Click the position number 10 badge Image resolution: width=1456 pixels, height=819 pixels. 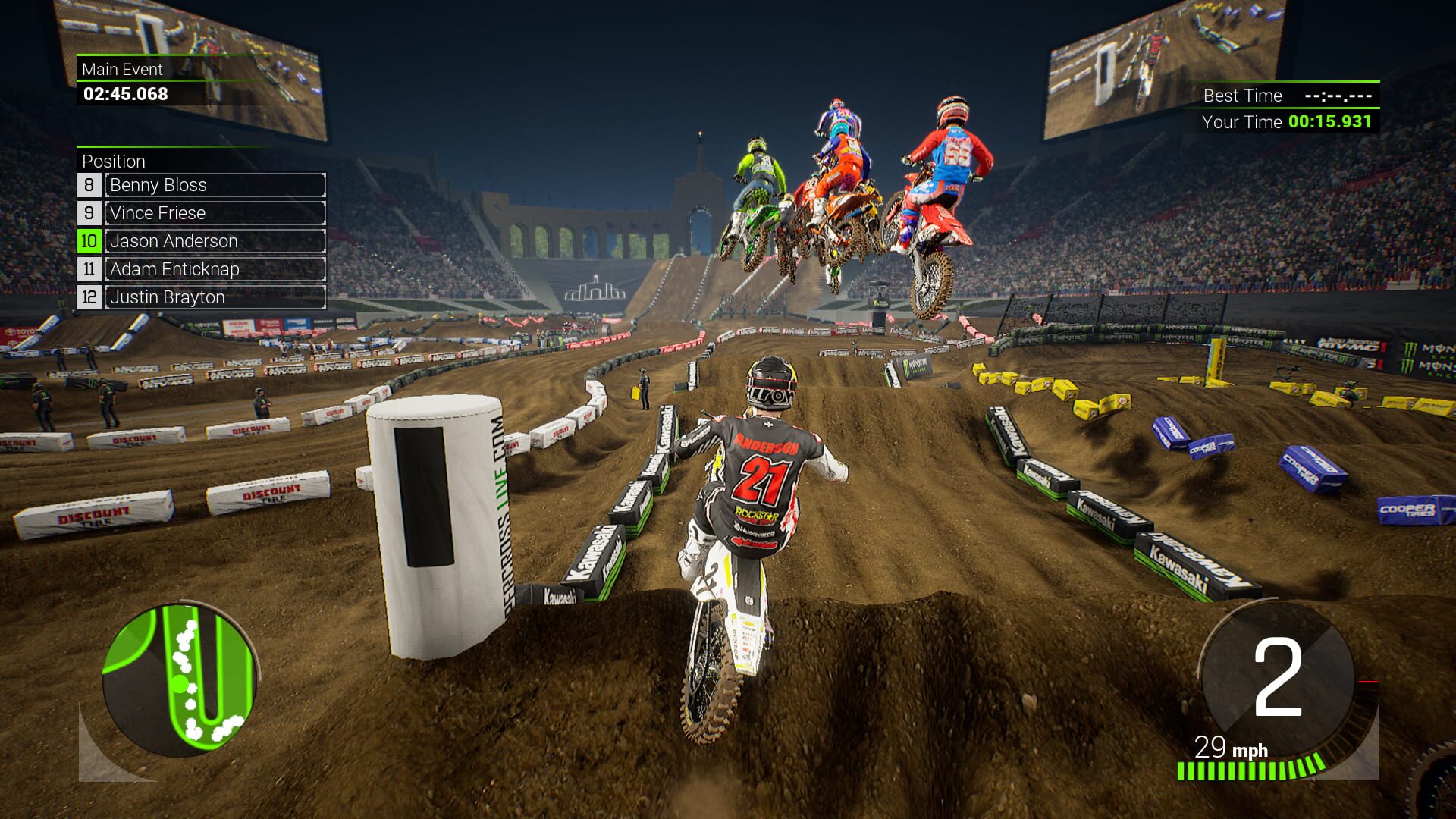89,241
